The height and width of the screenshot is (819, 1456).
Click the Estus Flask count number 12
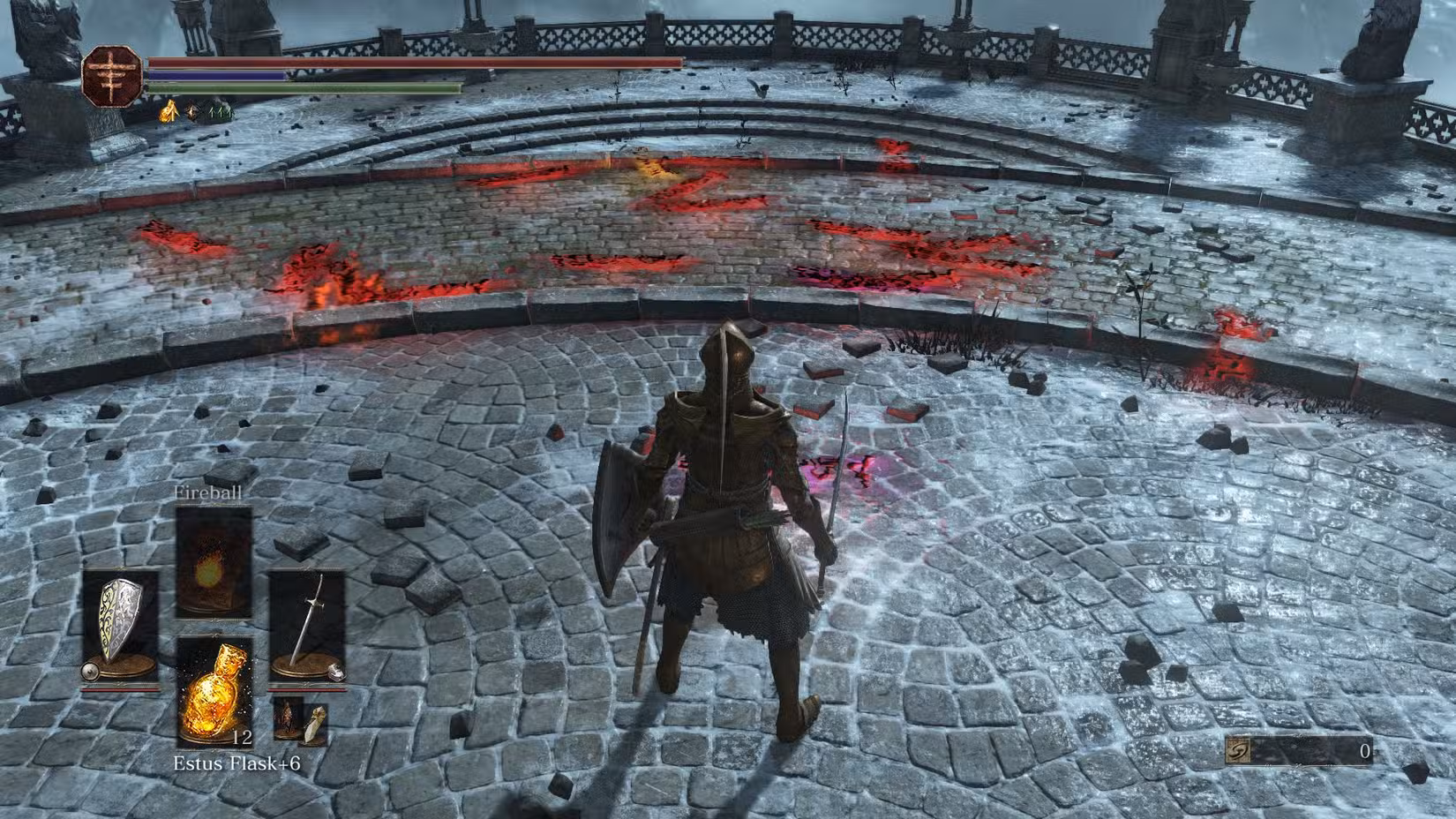[243, 737]
